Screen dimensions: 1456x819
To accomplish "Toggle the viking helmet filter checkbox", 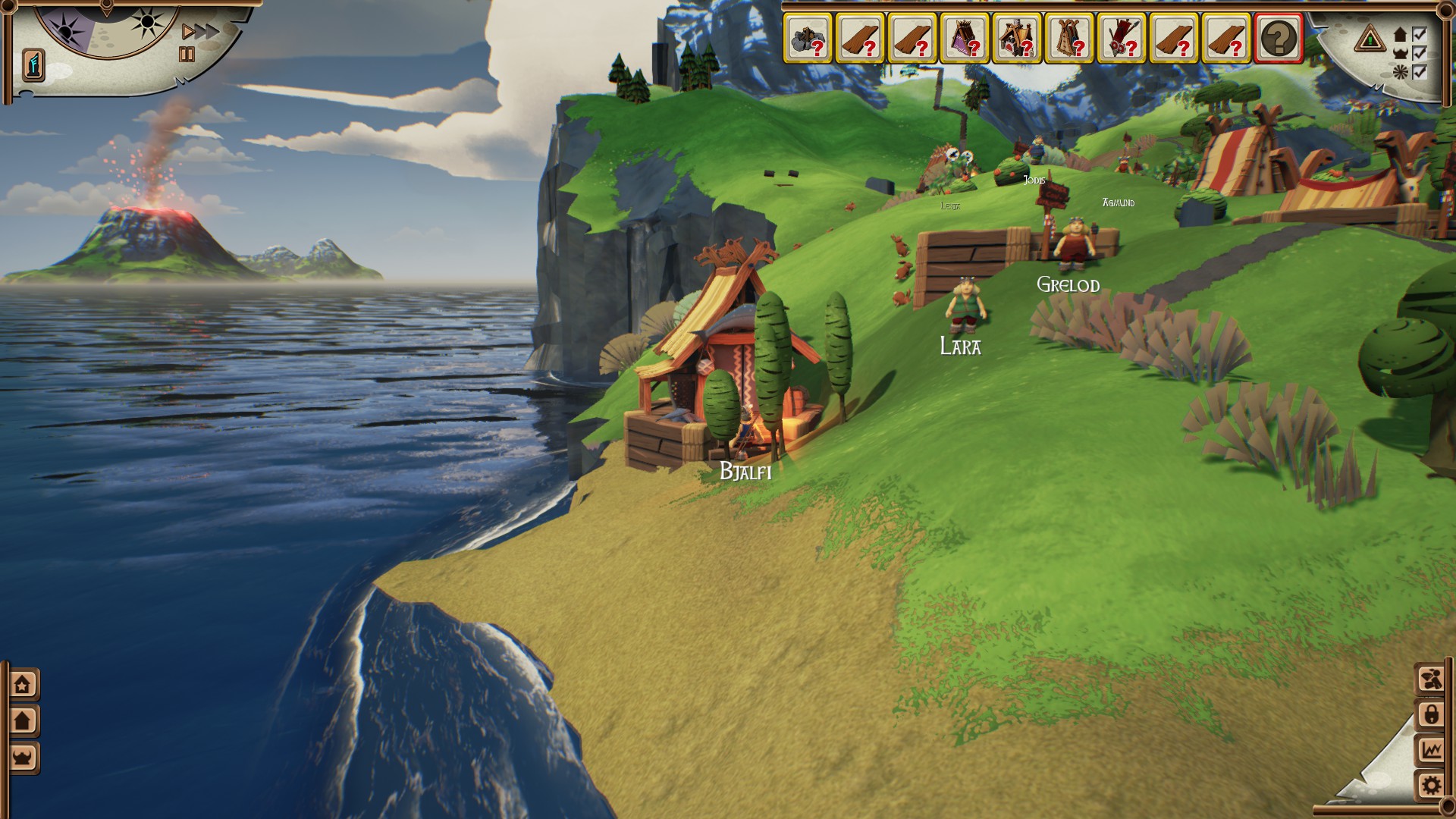I will pos(1420,54).
